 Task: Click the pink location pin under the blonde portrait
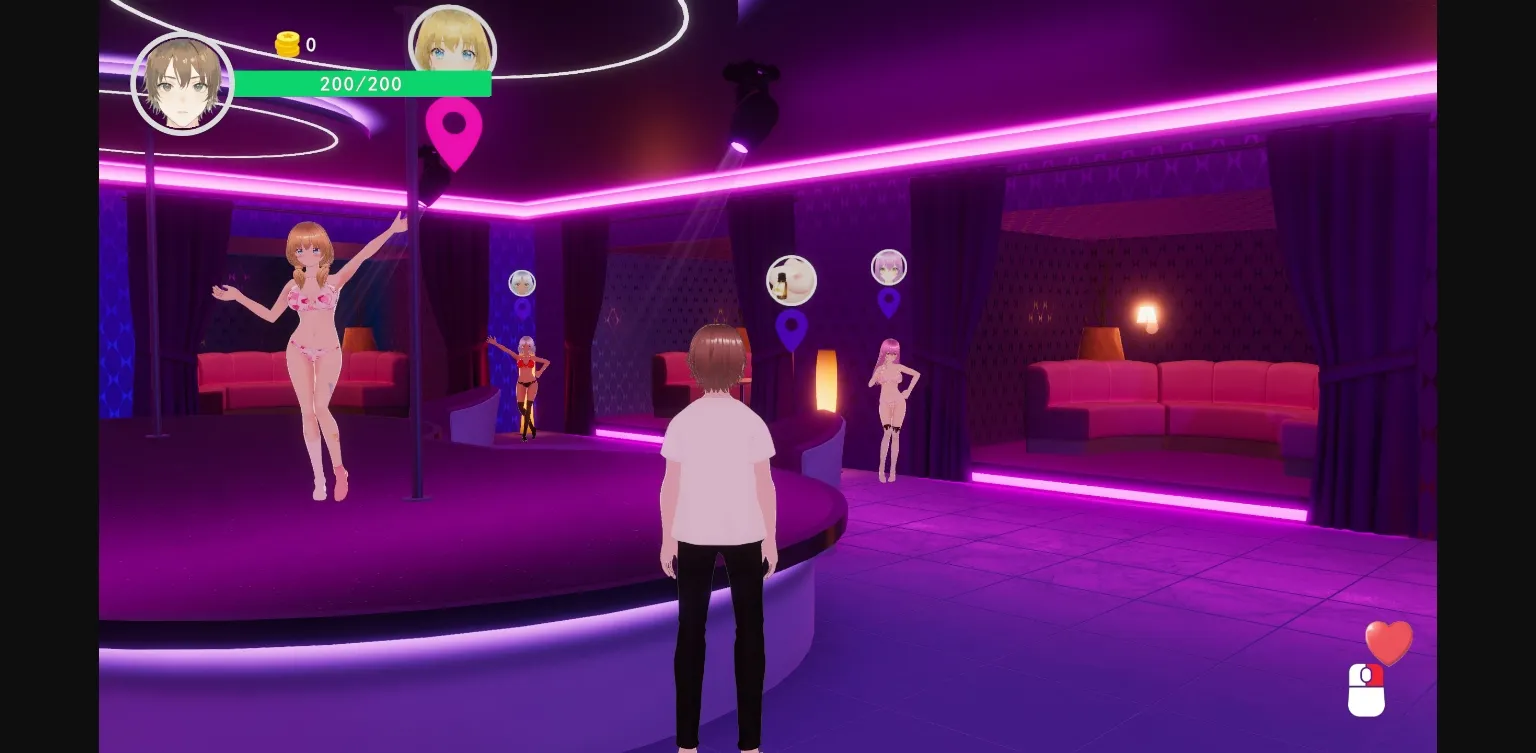tap(454, 131)
